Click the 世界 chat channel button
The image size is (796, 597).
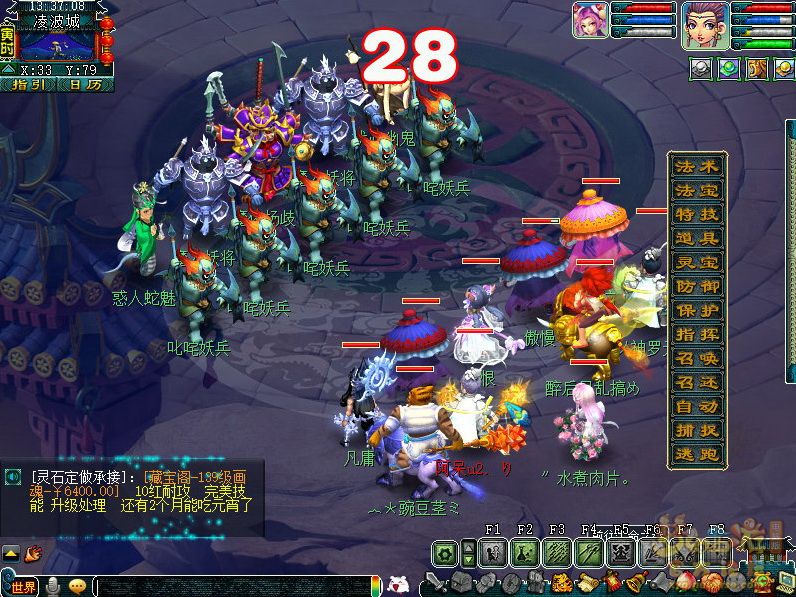click(22, 586)
